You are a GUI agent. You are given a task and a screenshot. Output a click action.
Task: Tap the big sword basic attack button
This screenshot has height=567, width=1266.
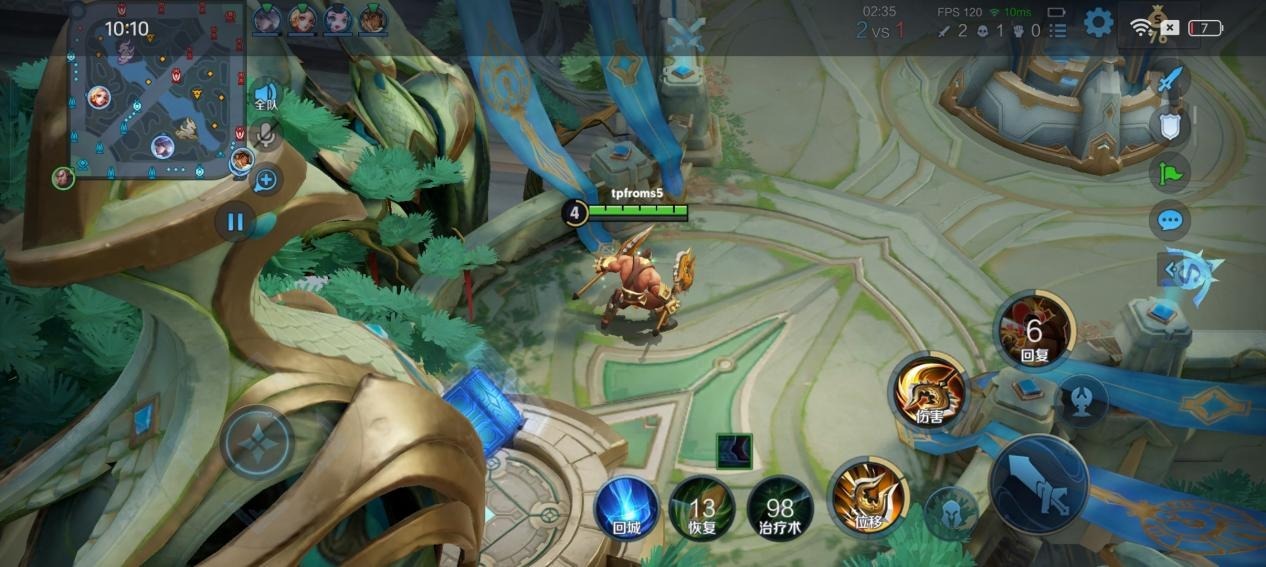point(1038,485)
